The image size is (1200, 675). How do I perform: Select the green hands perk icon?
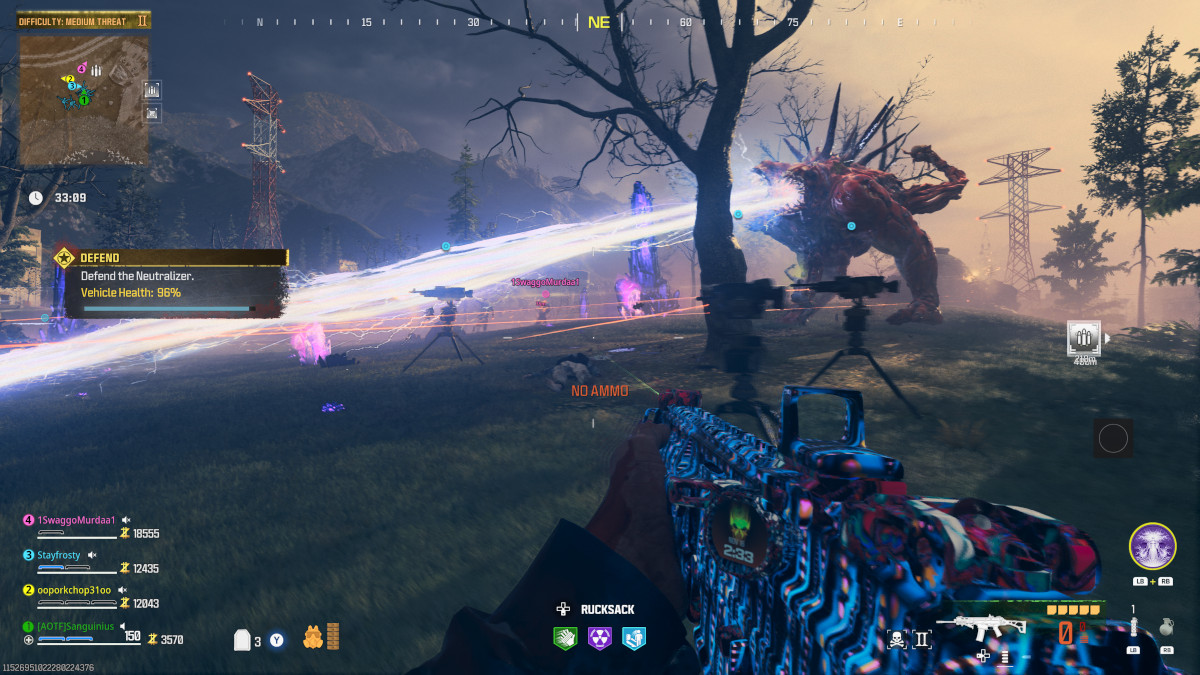565,637
